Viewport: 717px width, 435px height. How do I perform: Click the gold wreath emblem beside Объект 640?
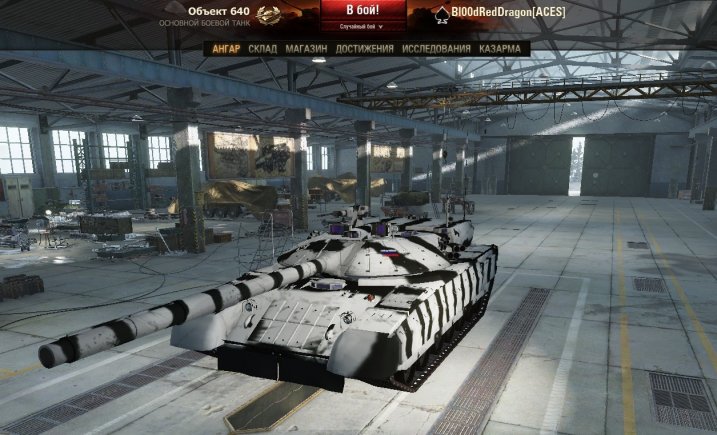coord(269,15)
